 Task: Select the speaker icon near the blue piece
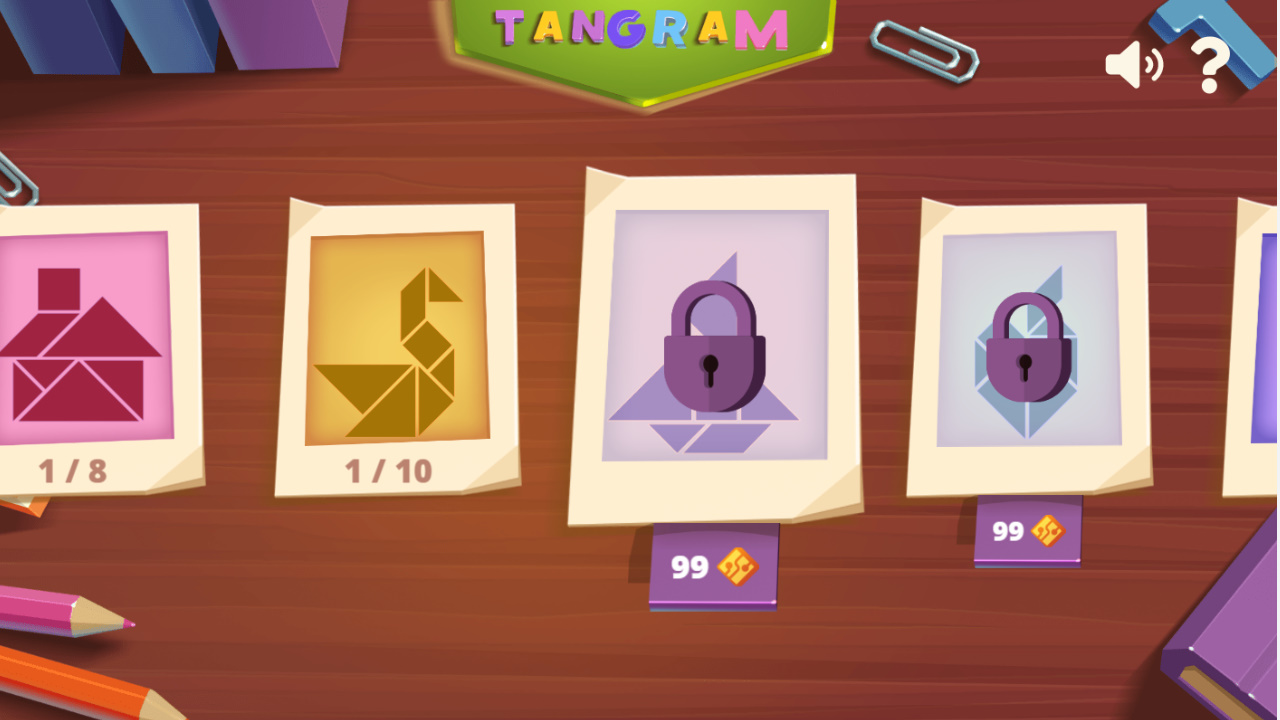pos(1134,65)
